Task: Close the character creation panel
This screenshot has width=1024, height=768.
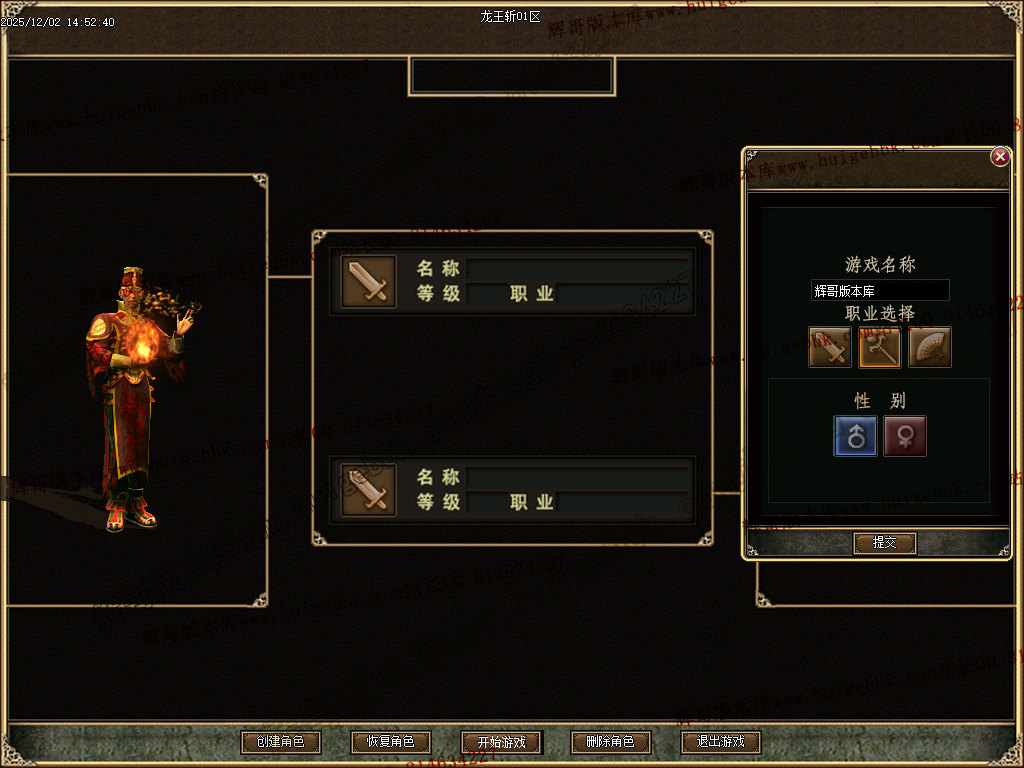Action: pyautogui.click(x=999, y=157)
